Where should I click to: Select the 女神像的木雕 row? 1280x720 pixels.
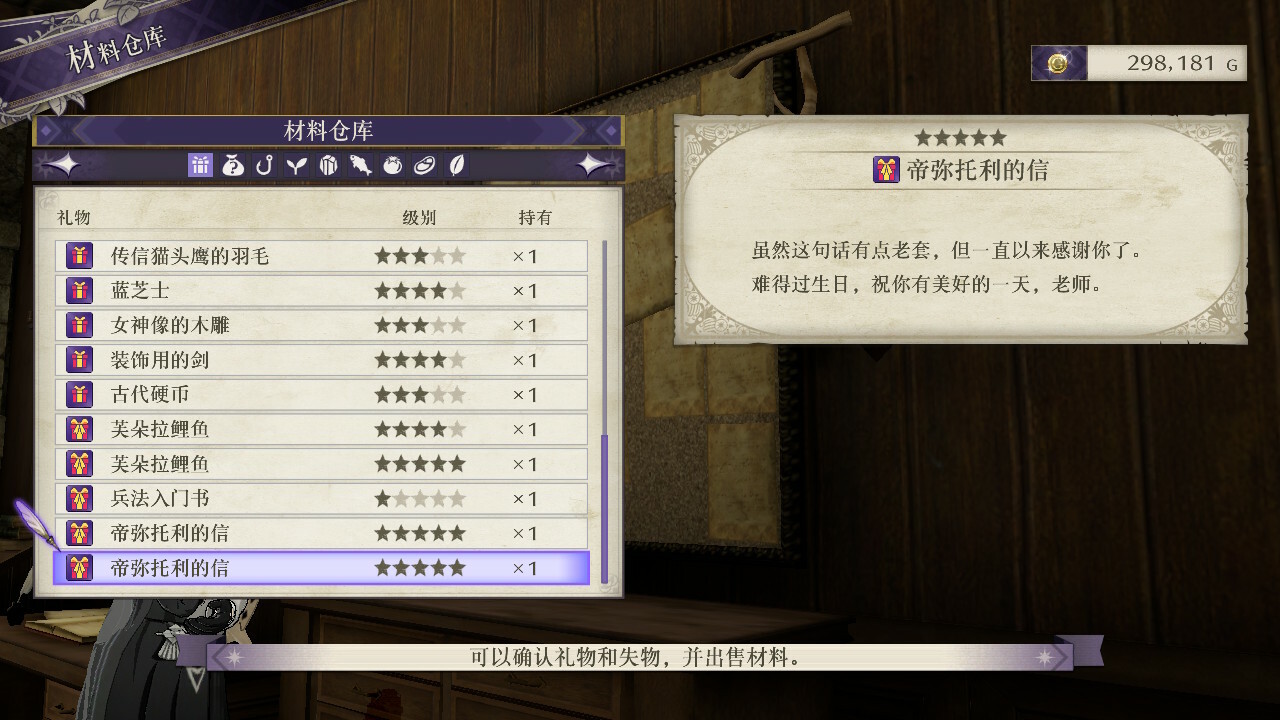[x=320, y=325]
